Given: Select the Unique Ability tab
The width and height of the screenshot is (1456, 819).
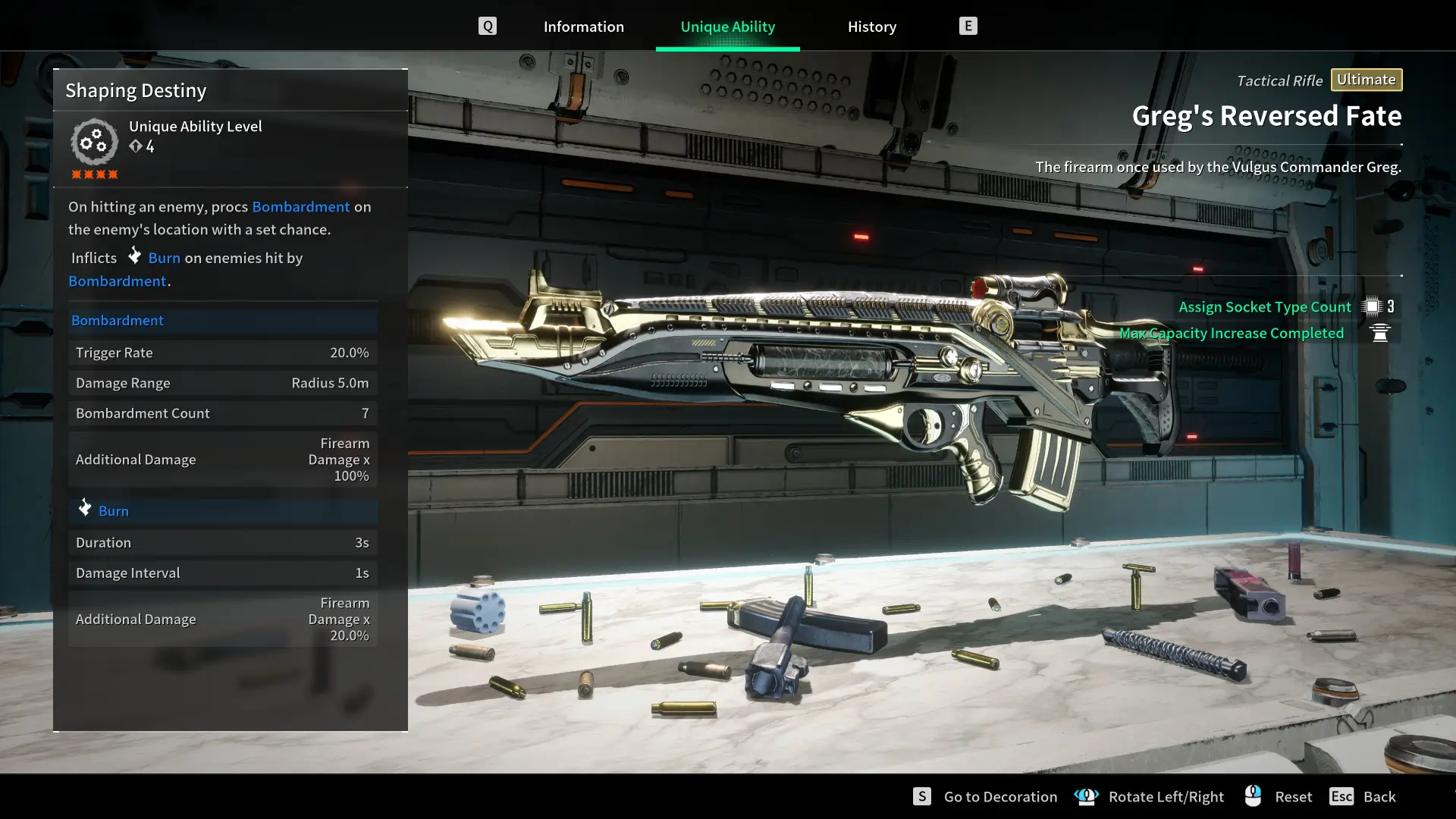Looking at the screenshot, I should tap(727, 27).
